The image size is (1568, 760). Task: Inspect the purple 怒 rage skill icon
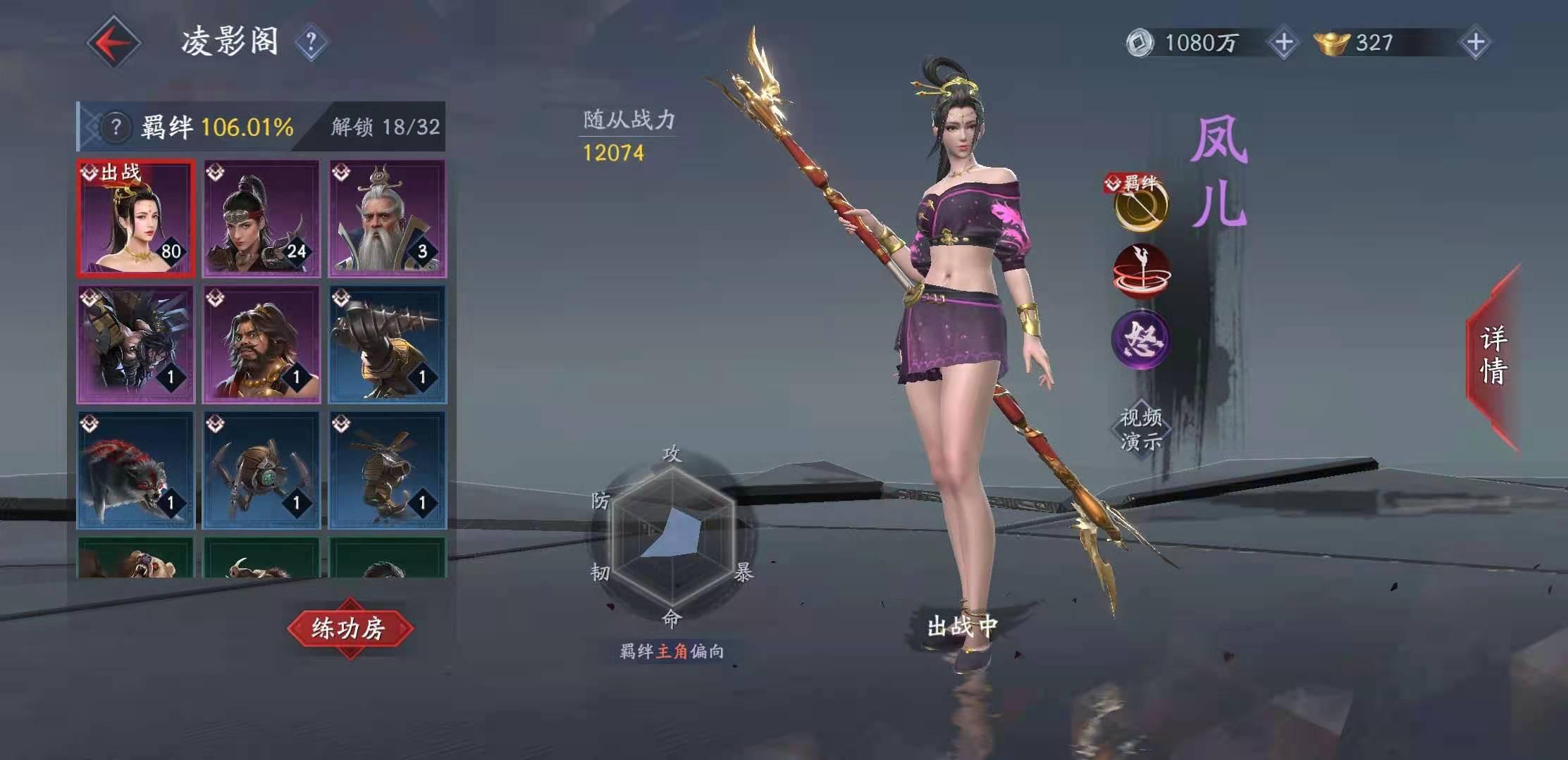(1141, 340)
